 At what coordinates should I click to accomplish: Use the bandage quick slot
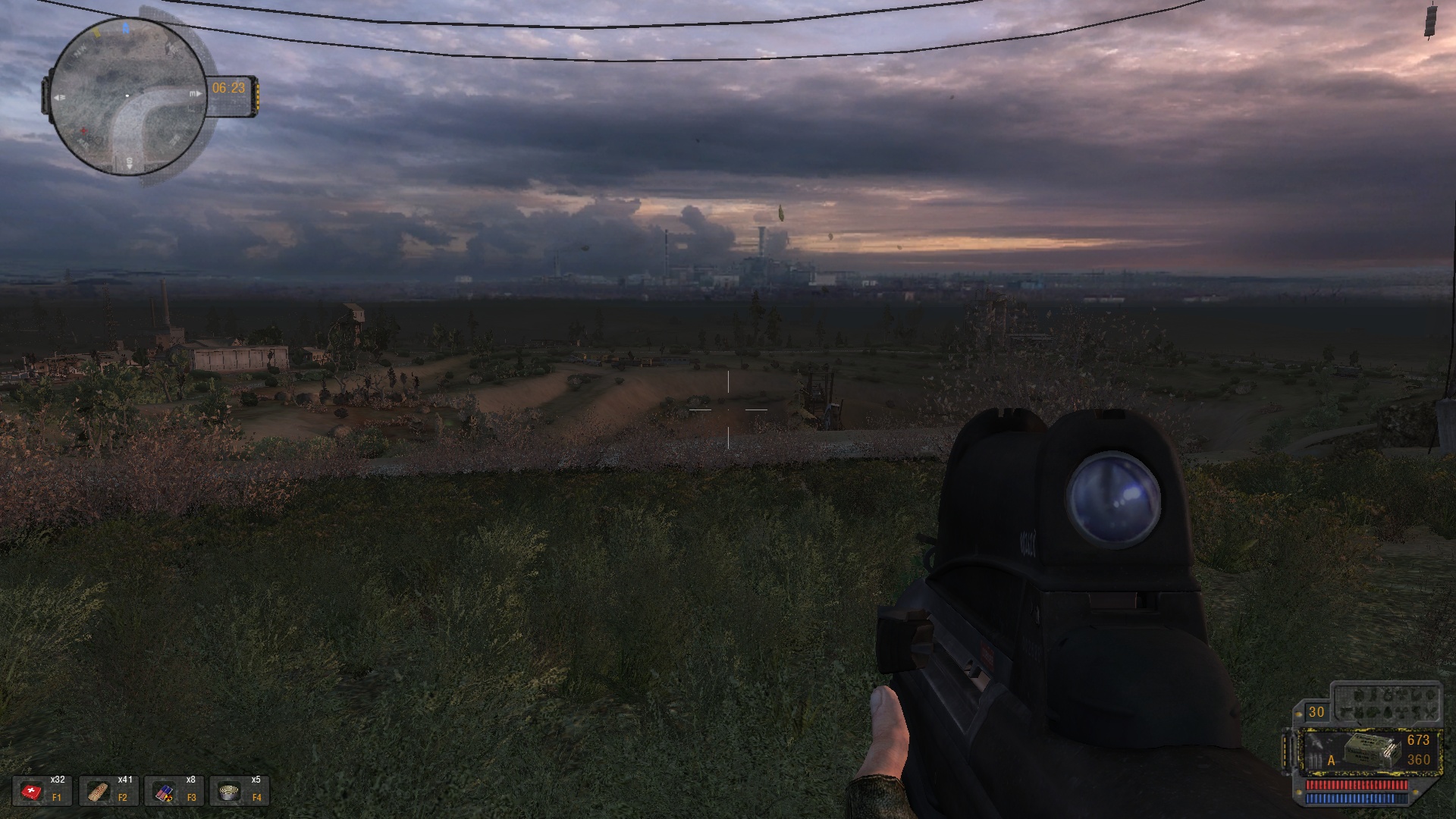click(98, 792)
